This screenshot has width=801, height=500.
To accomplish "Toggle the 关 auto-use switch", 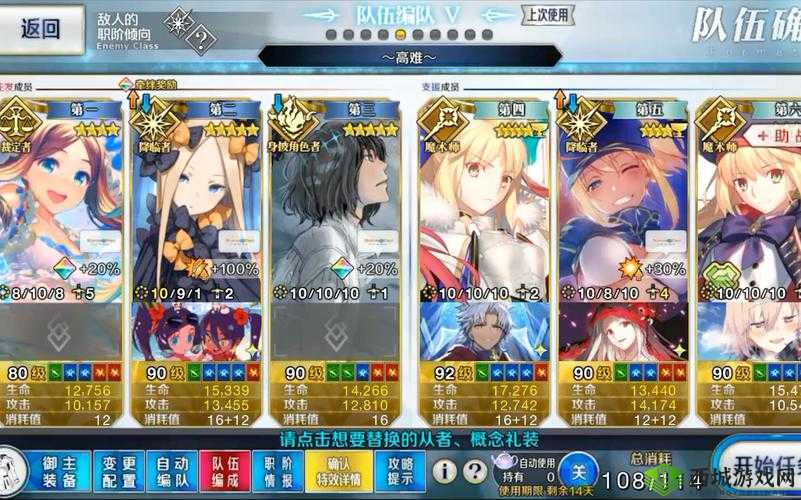I will pyautogui.click(x=576, y=469).
